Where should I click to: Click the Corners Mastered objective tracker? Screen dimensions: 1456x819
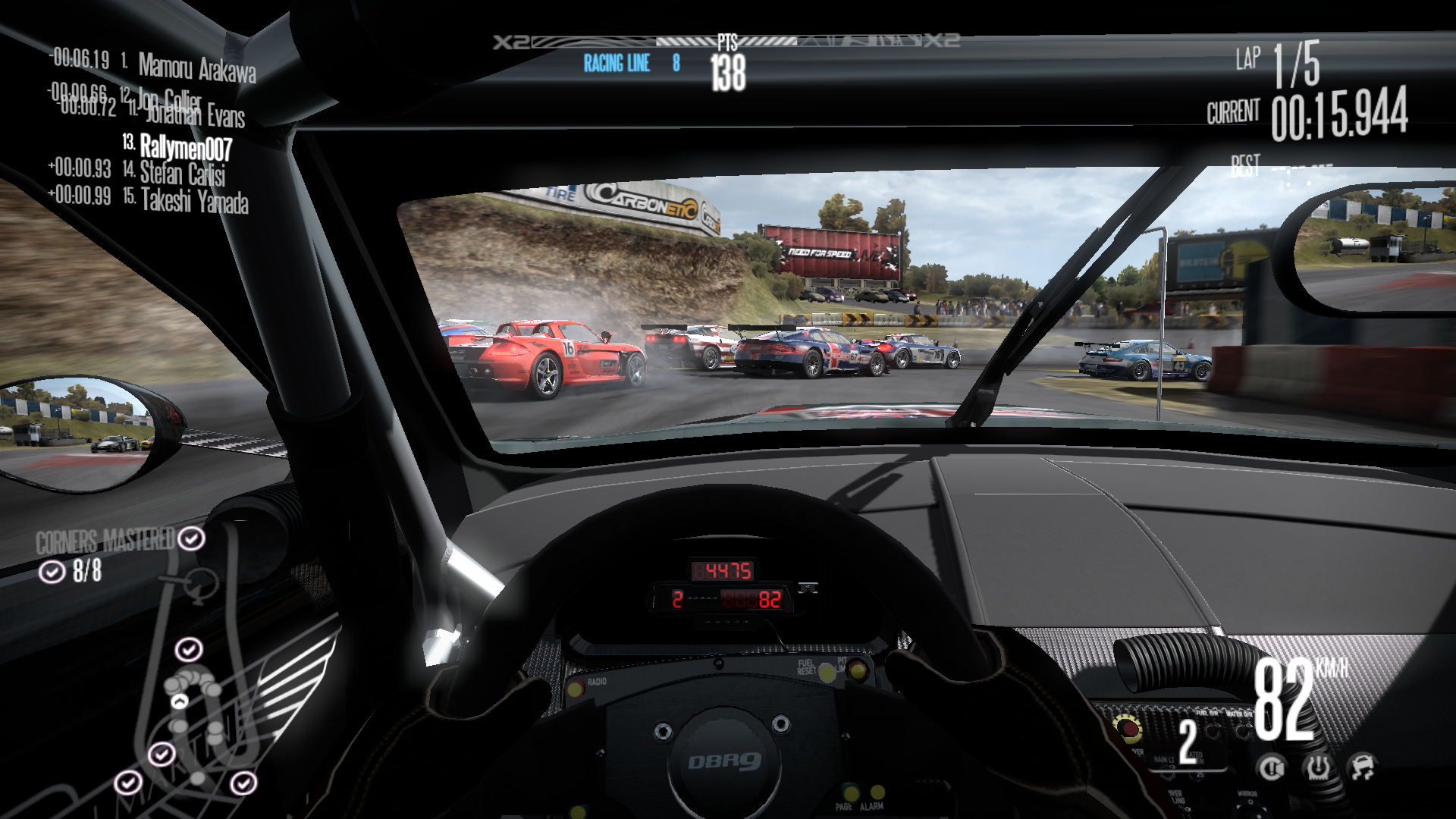[106, 541]
